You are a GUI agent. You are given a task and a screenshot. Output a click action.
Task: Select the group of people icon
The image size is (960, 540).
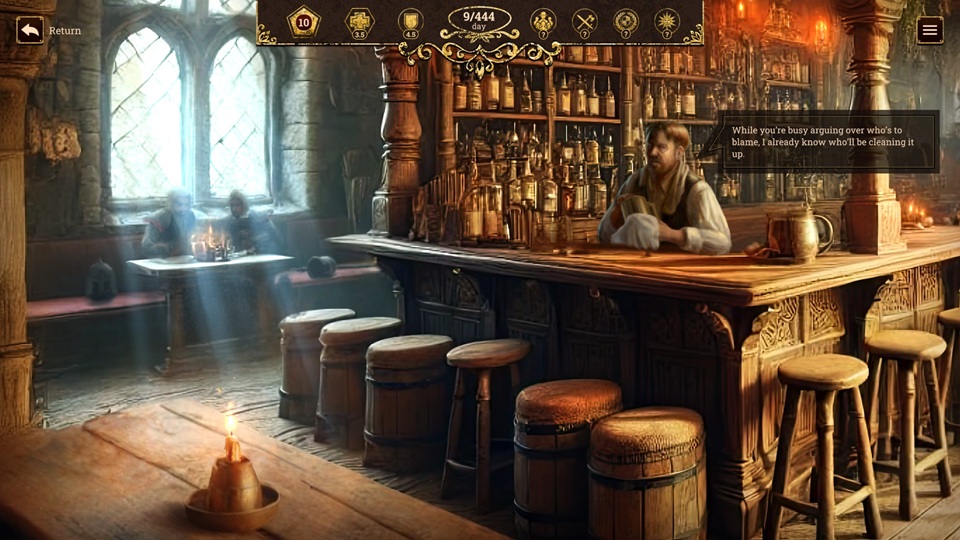point(543,21)
